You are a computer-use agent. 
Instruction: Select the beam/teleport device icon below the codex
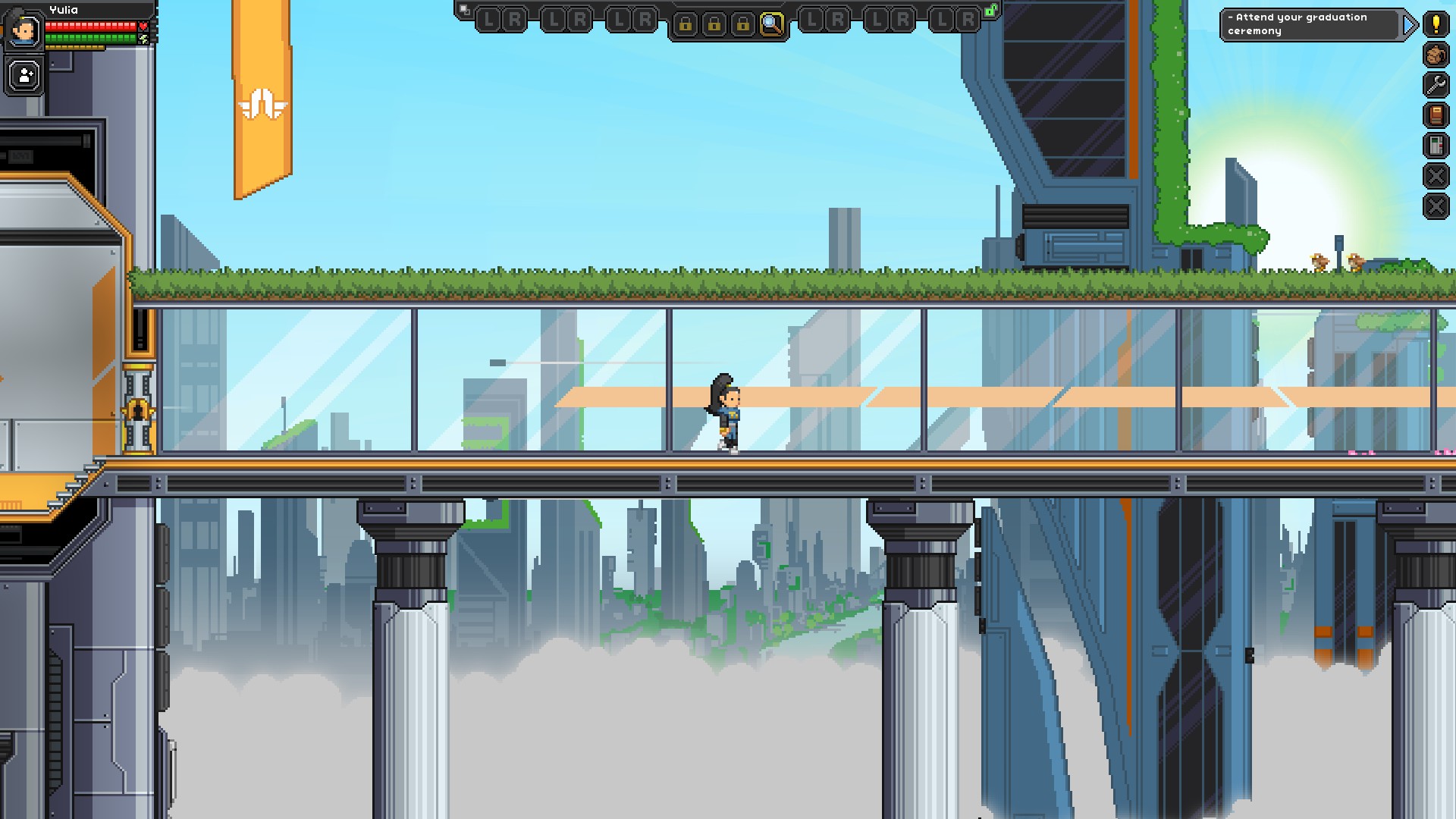(x=1436, y=146)
